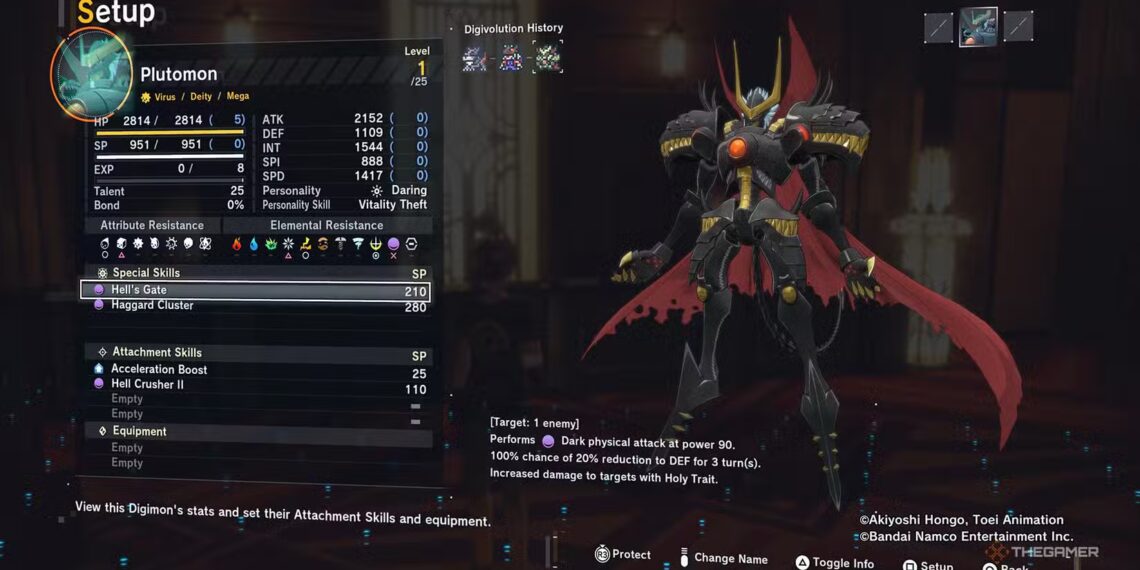Click the Special Skills section header
The width and height of the screenshot is (1140, 570).
(x=146, y=273)
